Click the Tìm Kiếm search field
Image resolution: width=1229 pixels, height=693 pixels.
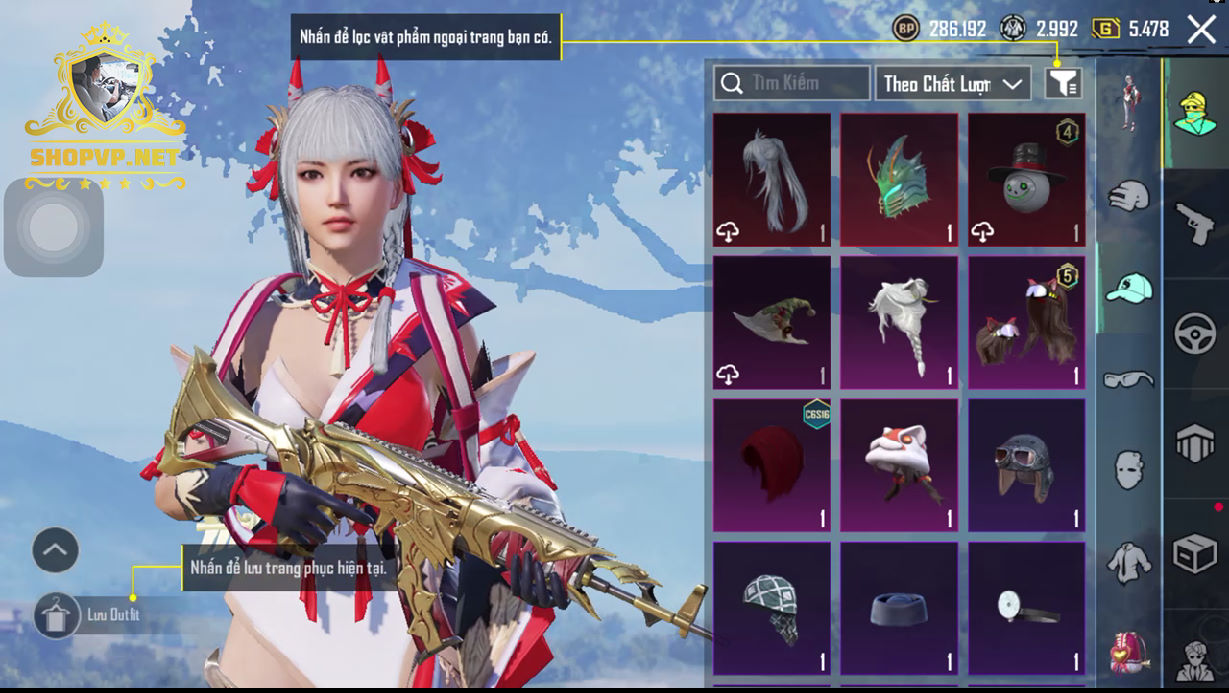click(x=792, y=83)
